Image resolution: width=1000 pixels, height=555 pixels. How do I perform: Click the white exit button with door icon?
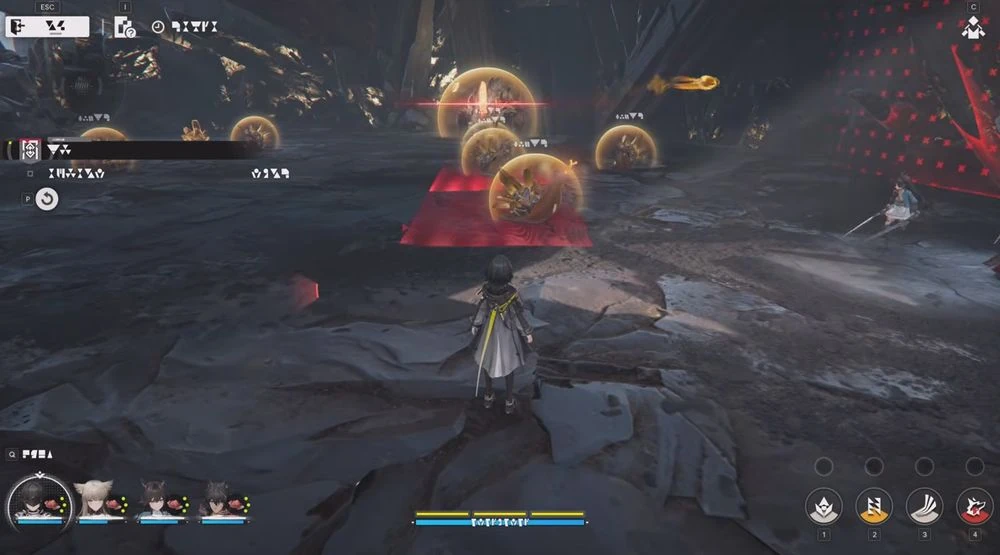coord(47,27)
